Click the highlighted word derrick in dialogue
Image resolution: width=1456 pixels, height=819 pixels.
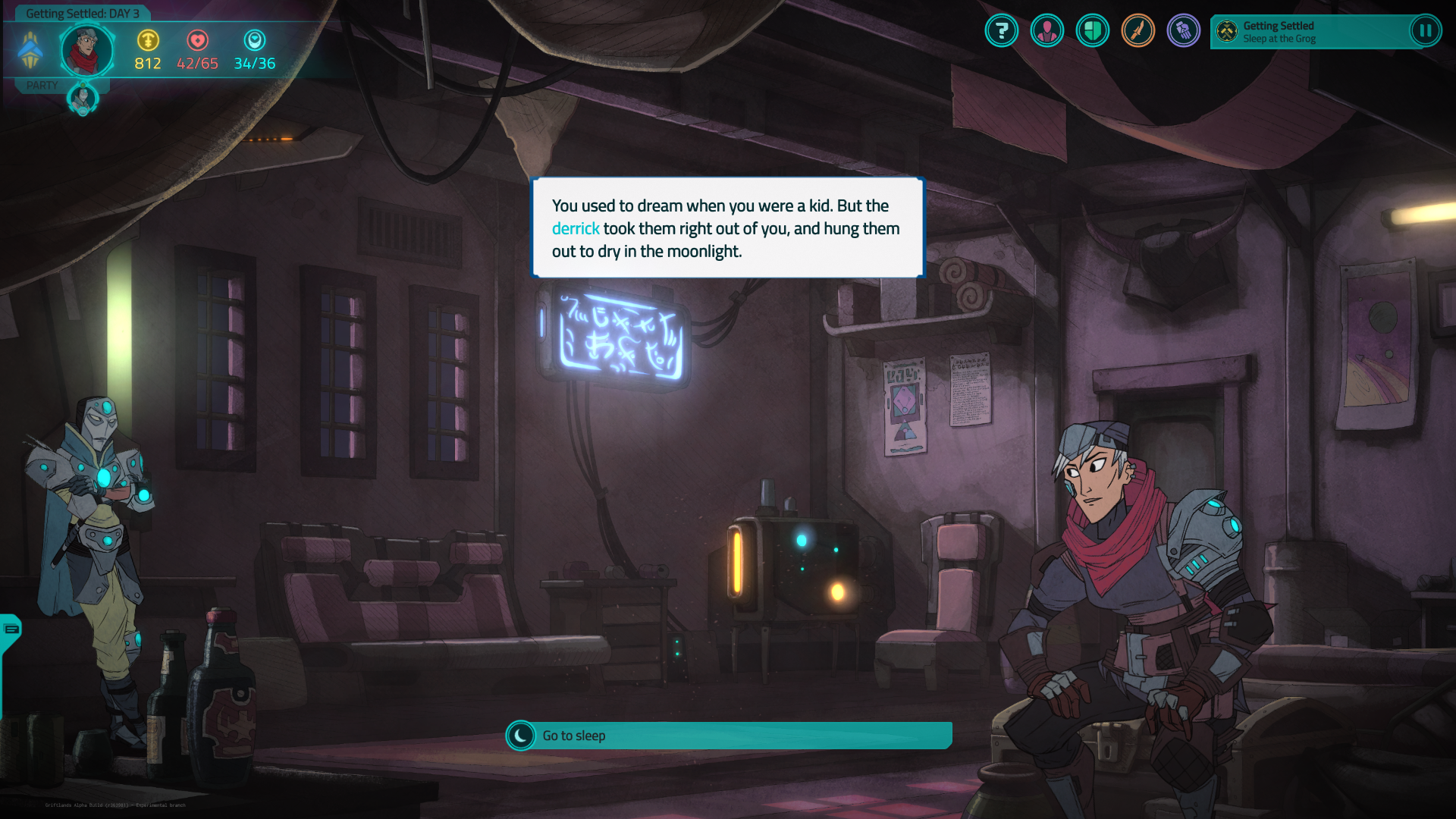pos(576,228)
